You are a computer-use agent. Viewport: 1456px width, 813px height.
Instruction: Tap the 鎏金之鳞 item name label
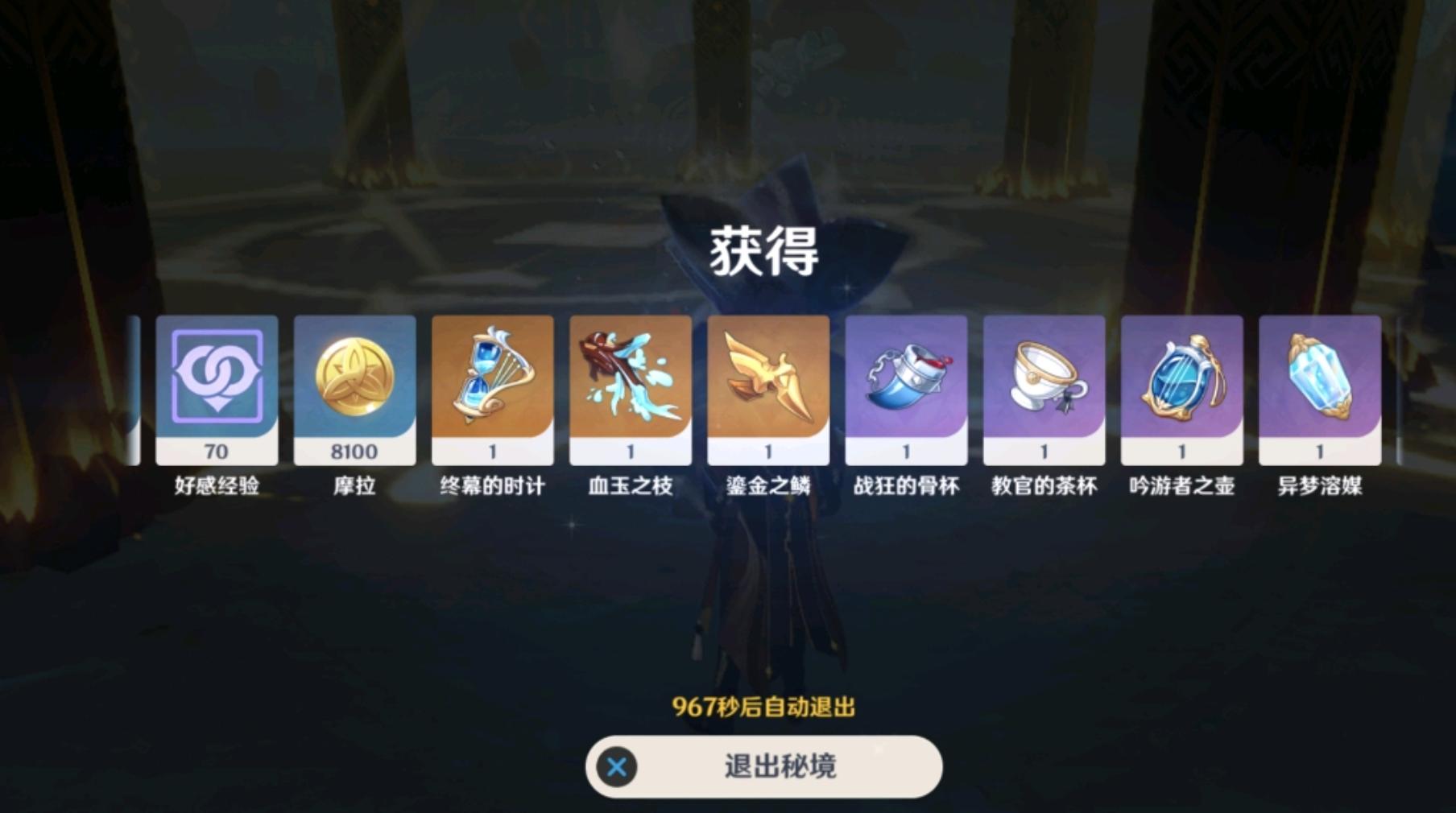(x=767, y=485)
